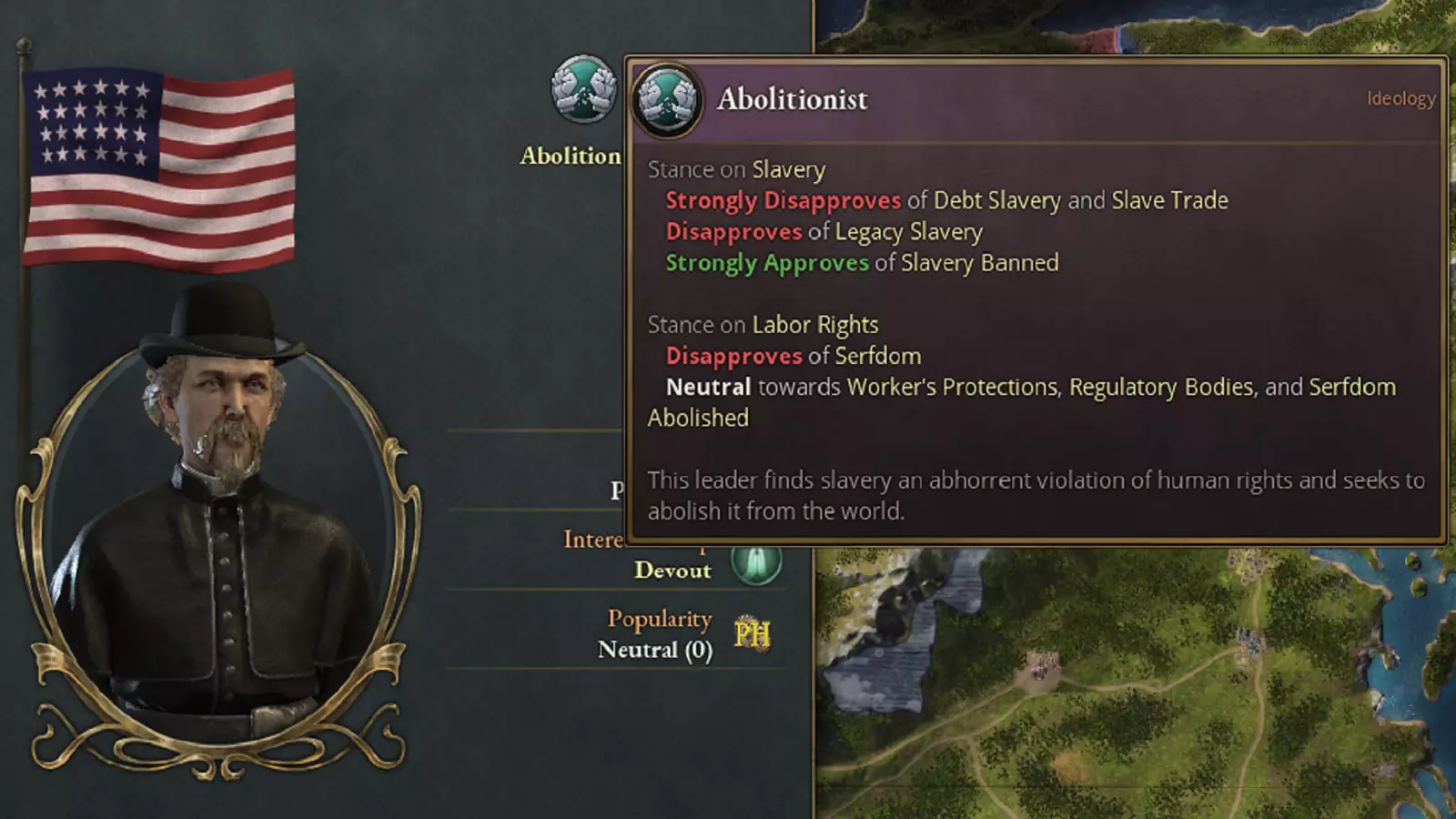Open the Labor Rights law group link
Viewport: 1456px width, 819px height.
(814, 325)
